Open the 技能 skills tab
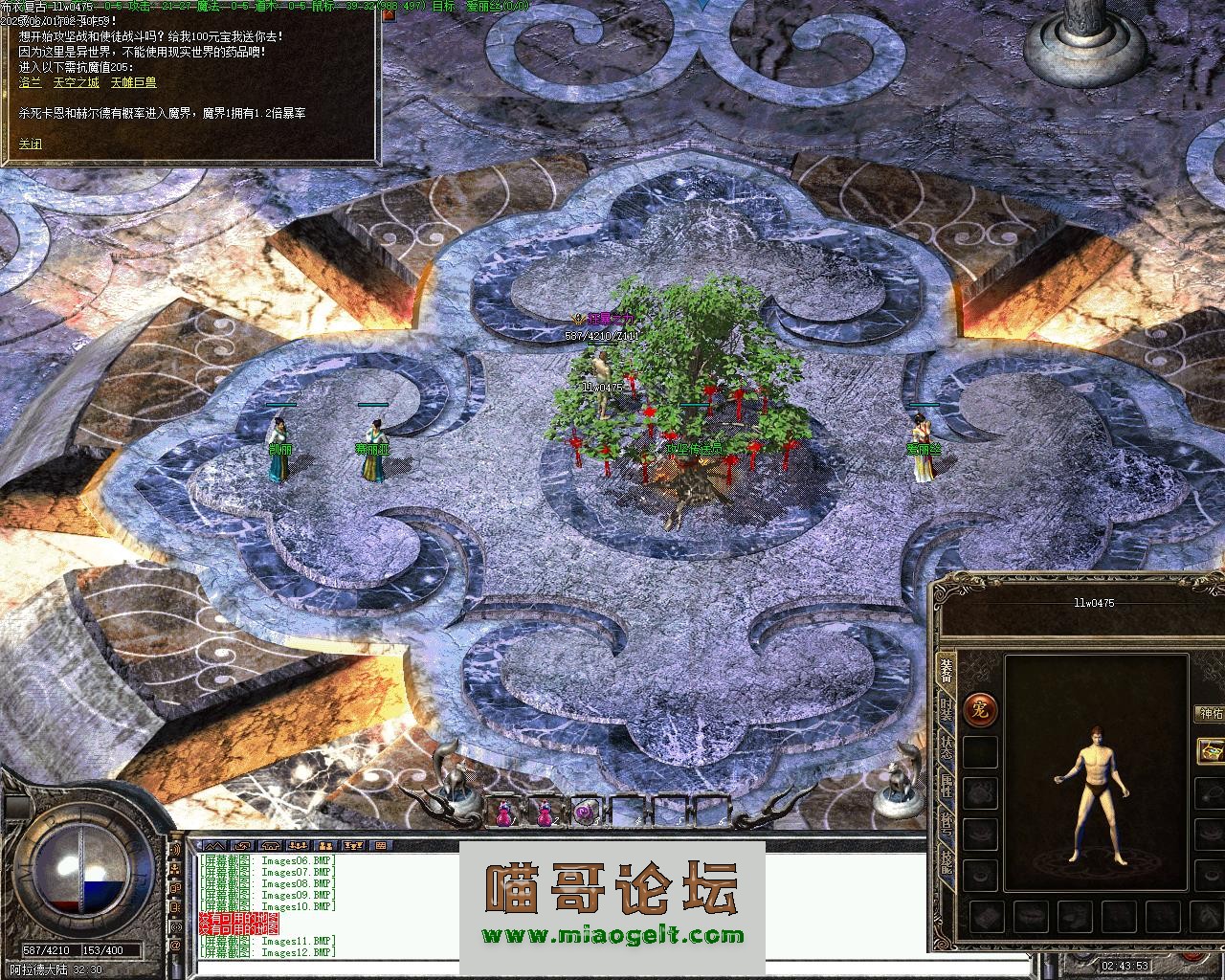 point(946,863)
